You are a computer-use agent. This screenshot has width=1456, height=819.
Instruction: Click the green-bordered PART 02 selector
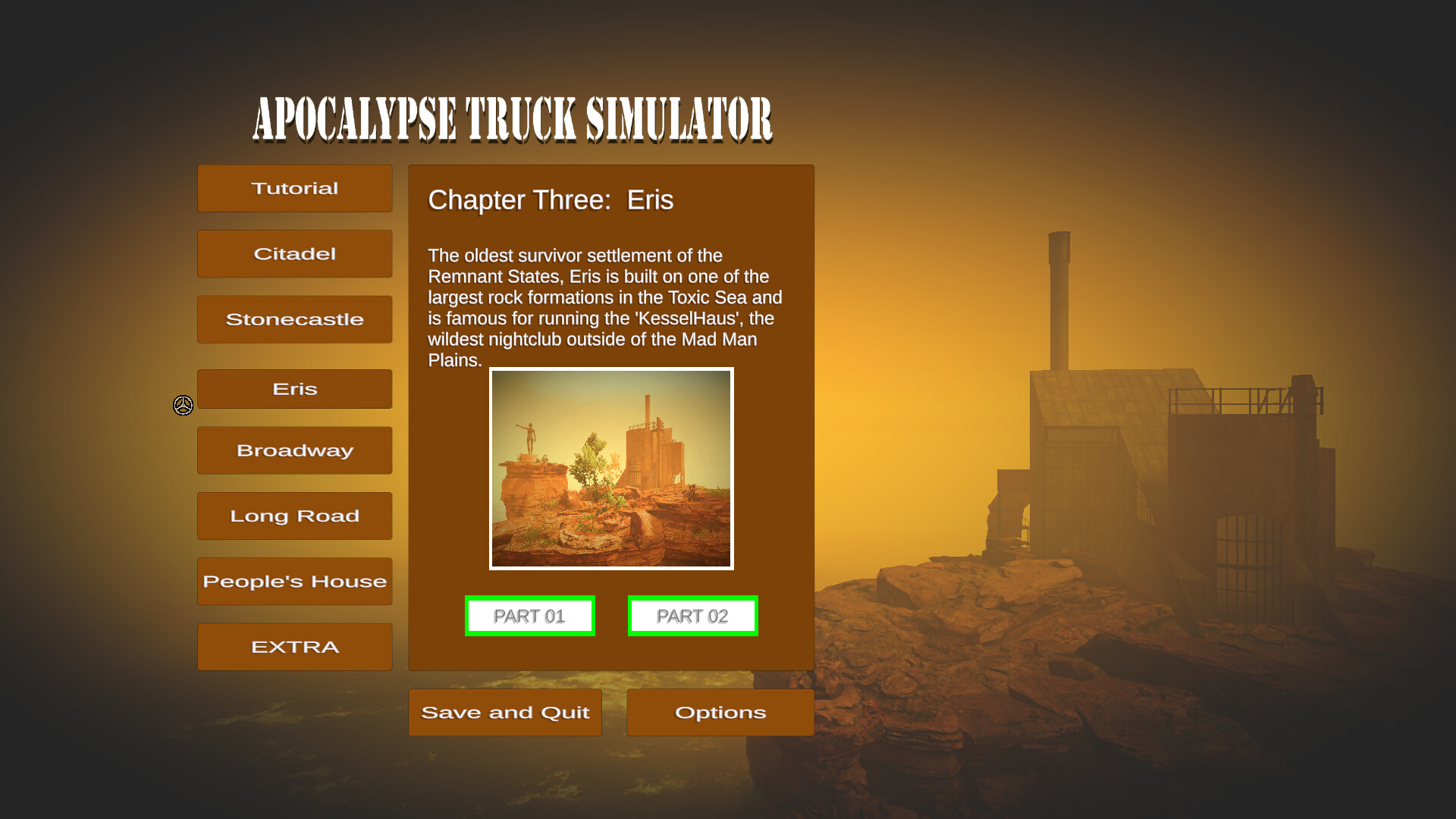692,616
